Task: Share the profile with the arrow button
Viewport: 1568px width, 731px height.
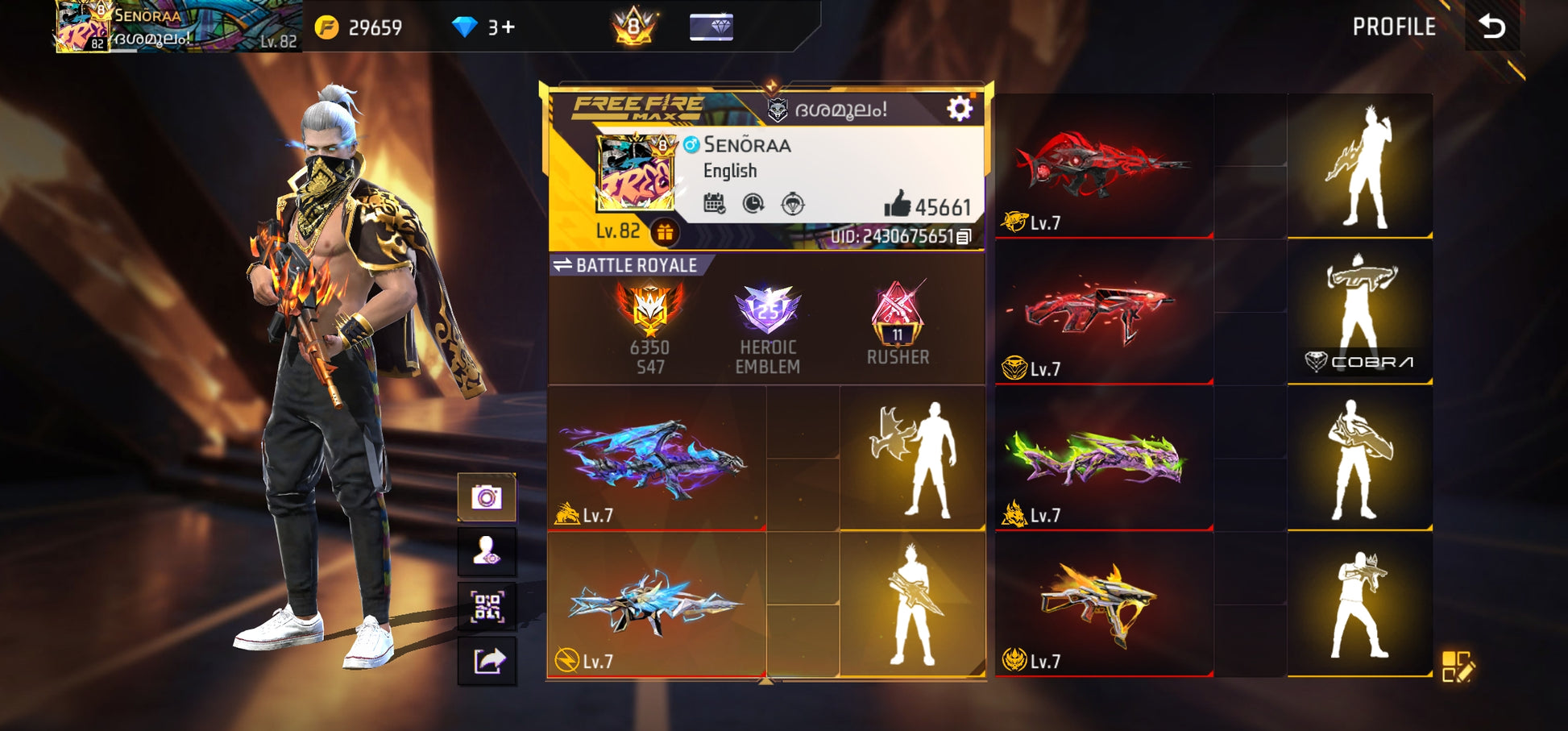Action: (487, 661)
